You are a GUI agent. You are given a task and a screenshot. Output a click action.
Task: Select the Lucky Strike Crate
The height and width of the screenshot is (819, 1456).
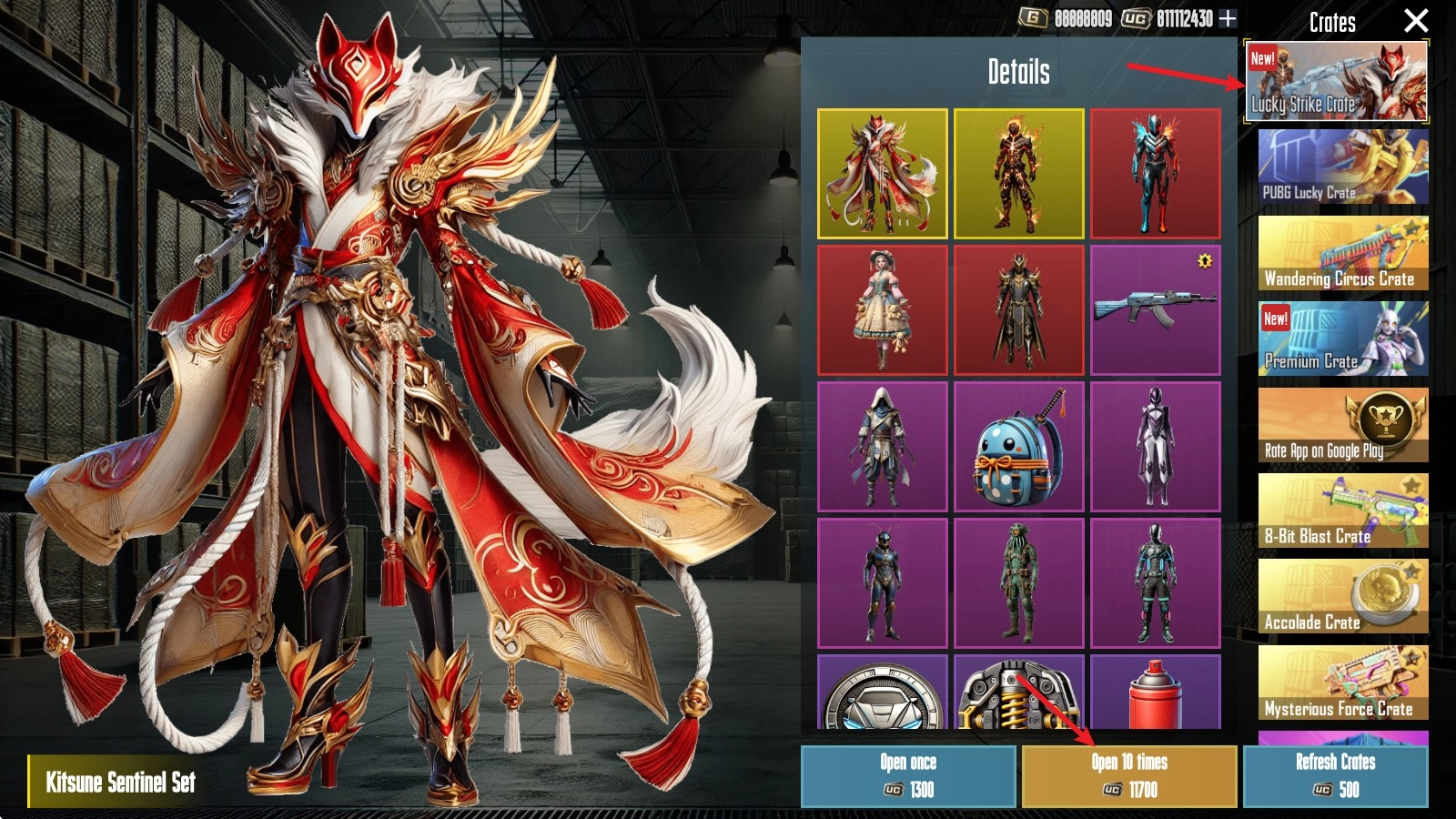[1336, 82]
